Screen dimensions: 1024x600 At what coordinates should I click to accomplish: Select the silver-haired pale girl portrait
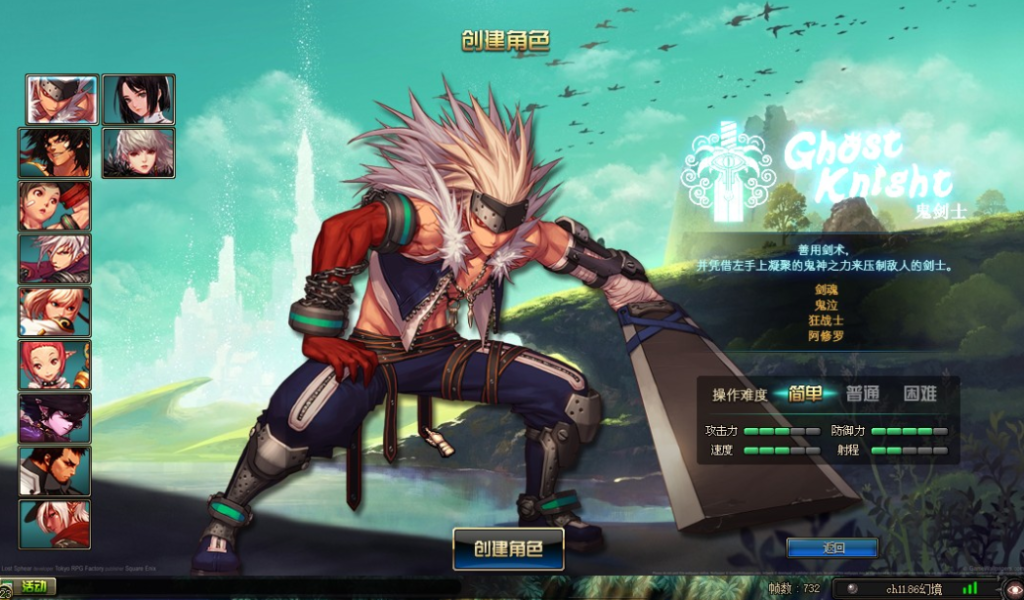coord(139,152)
